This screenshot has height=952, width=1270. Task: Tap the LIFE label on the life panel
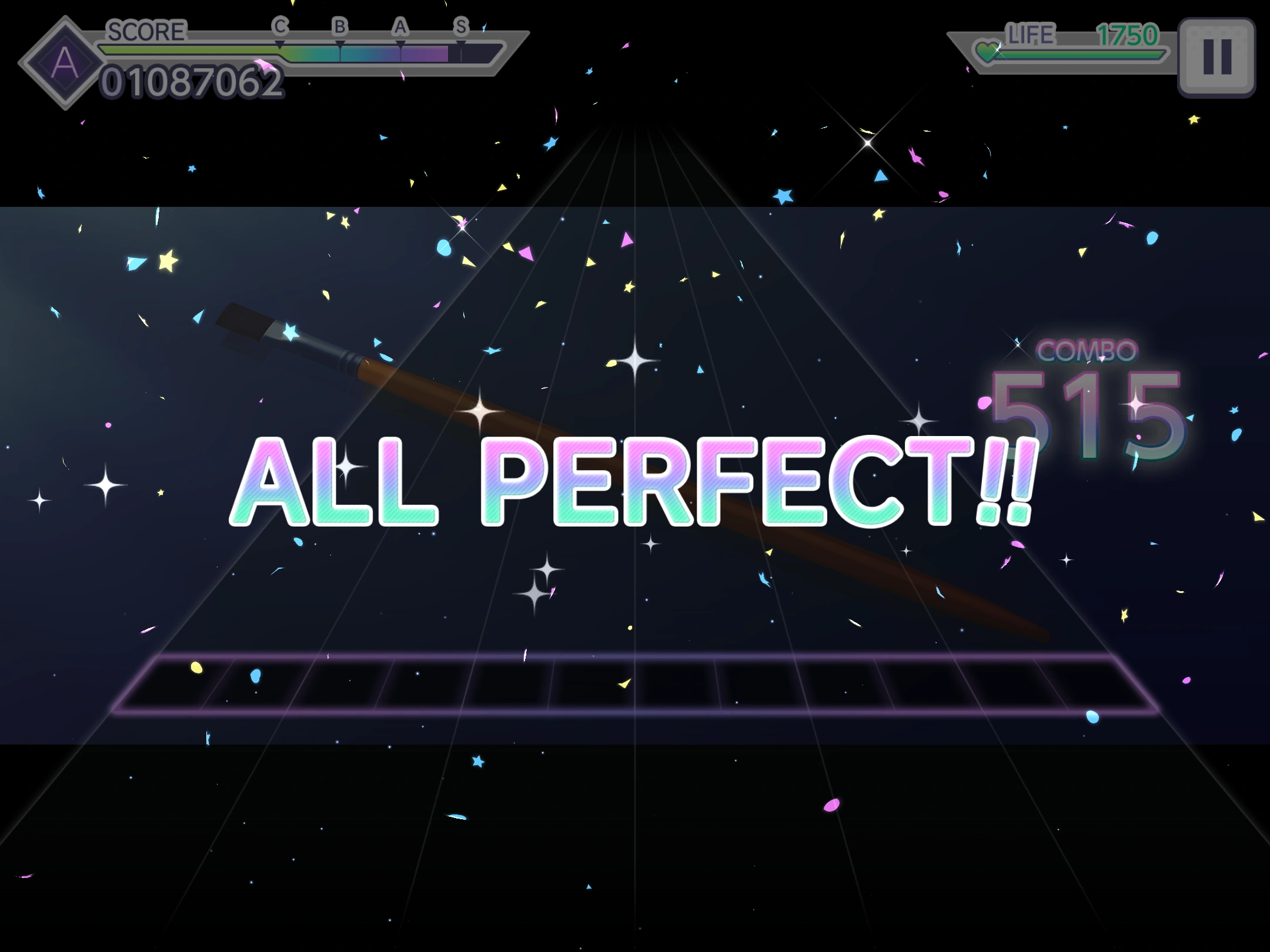1030,35
